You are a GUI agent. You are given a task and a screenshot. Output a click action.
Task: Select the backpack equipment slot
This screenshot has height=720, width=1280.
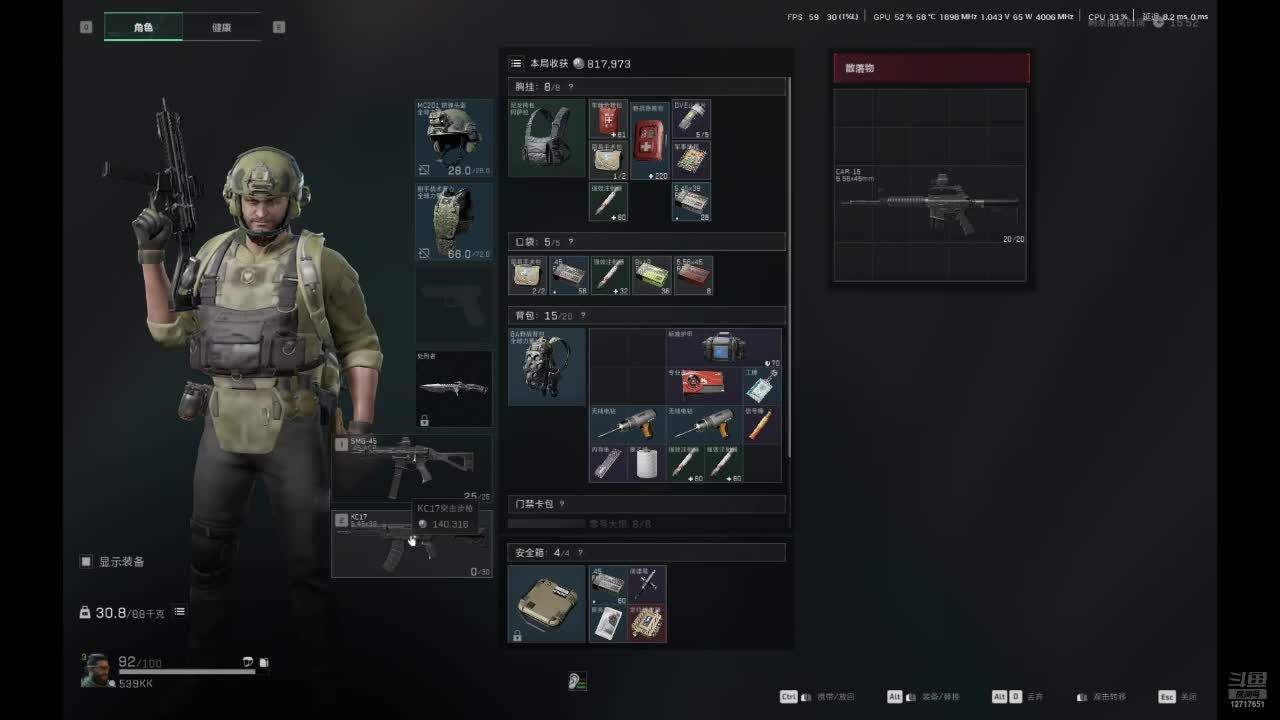click(x=546, y=367)
